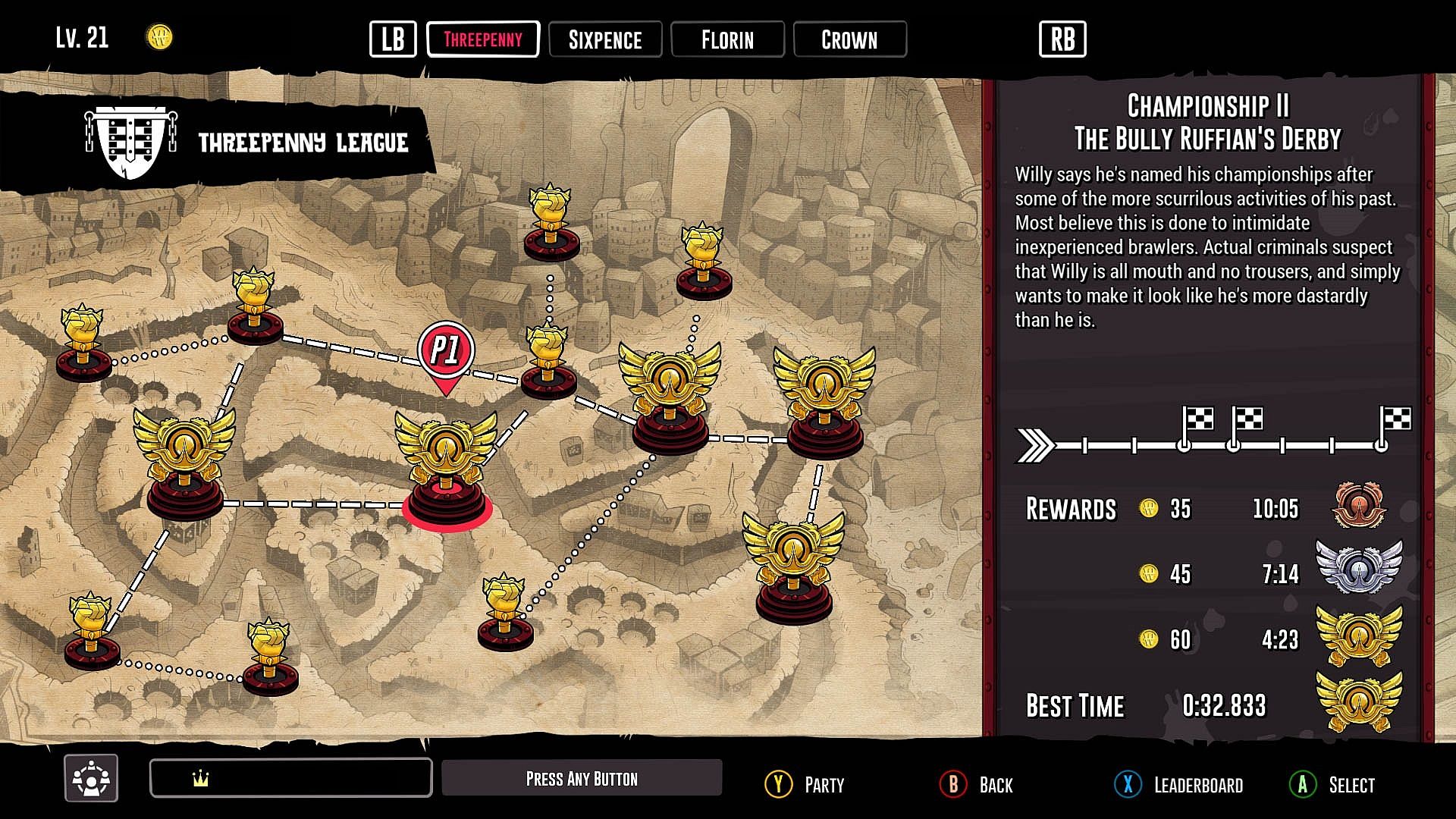Choose the Crown league tab
This screenshot has width=1456, height=819.
849,39
